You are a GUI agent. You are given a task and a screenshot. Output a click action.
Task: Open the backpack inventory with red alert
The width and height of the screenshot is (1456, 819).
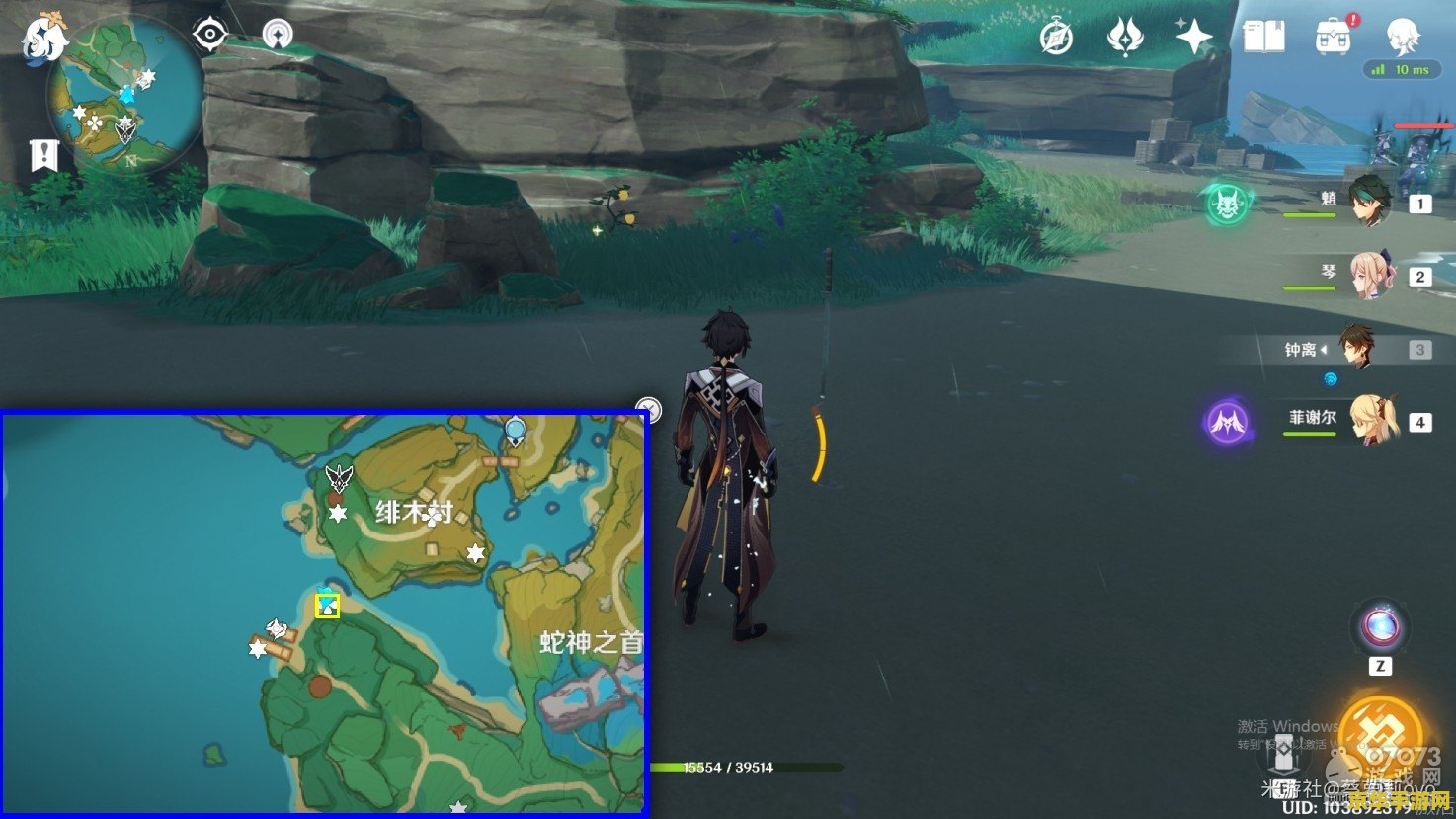point(1335,38)
